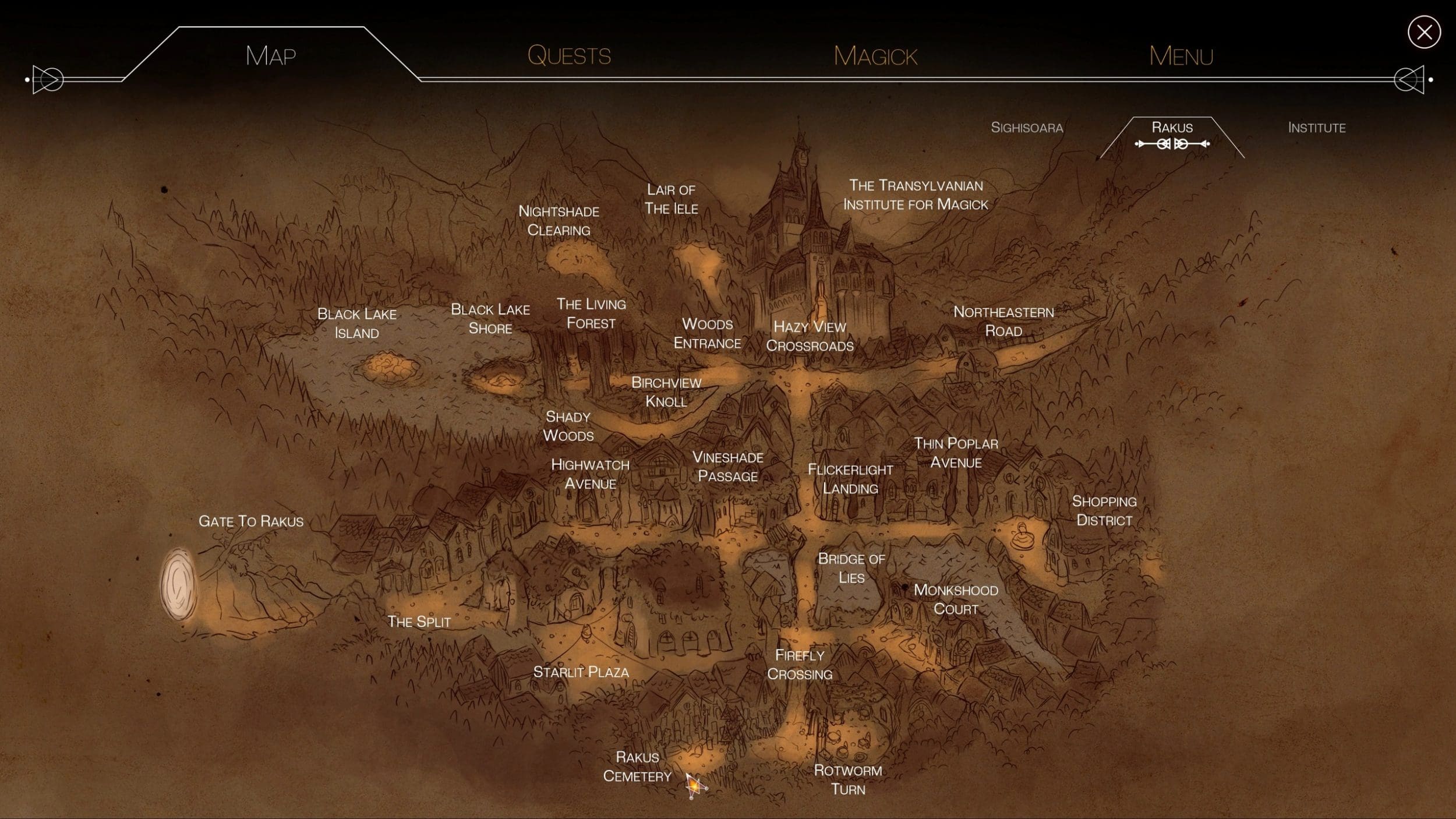The image size is (1456, 819).
Task: Select Gate To Rakus on map
Action: [251, 521]
